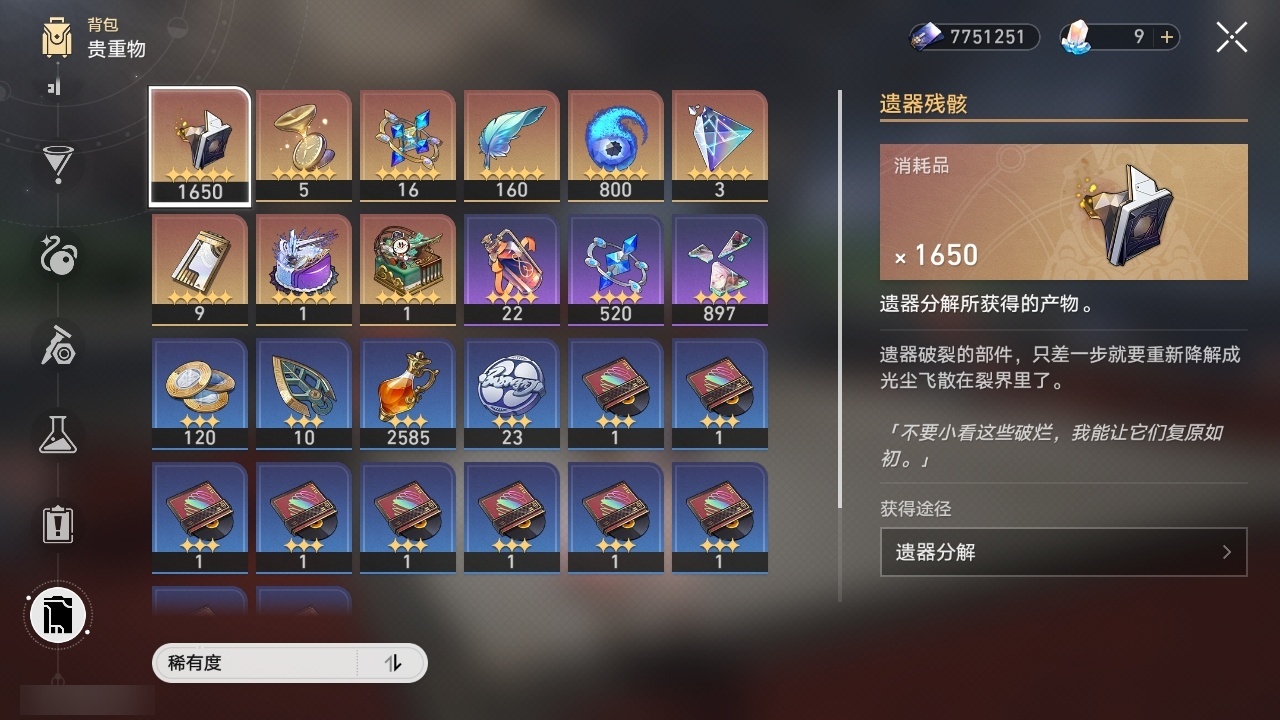Select the consumables bin icon at sidebar bottom
The image size is (1280, 720).
(57, 614)
